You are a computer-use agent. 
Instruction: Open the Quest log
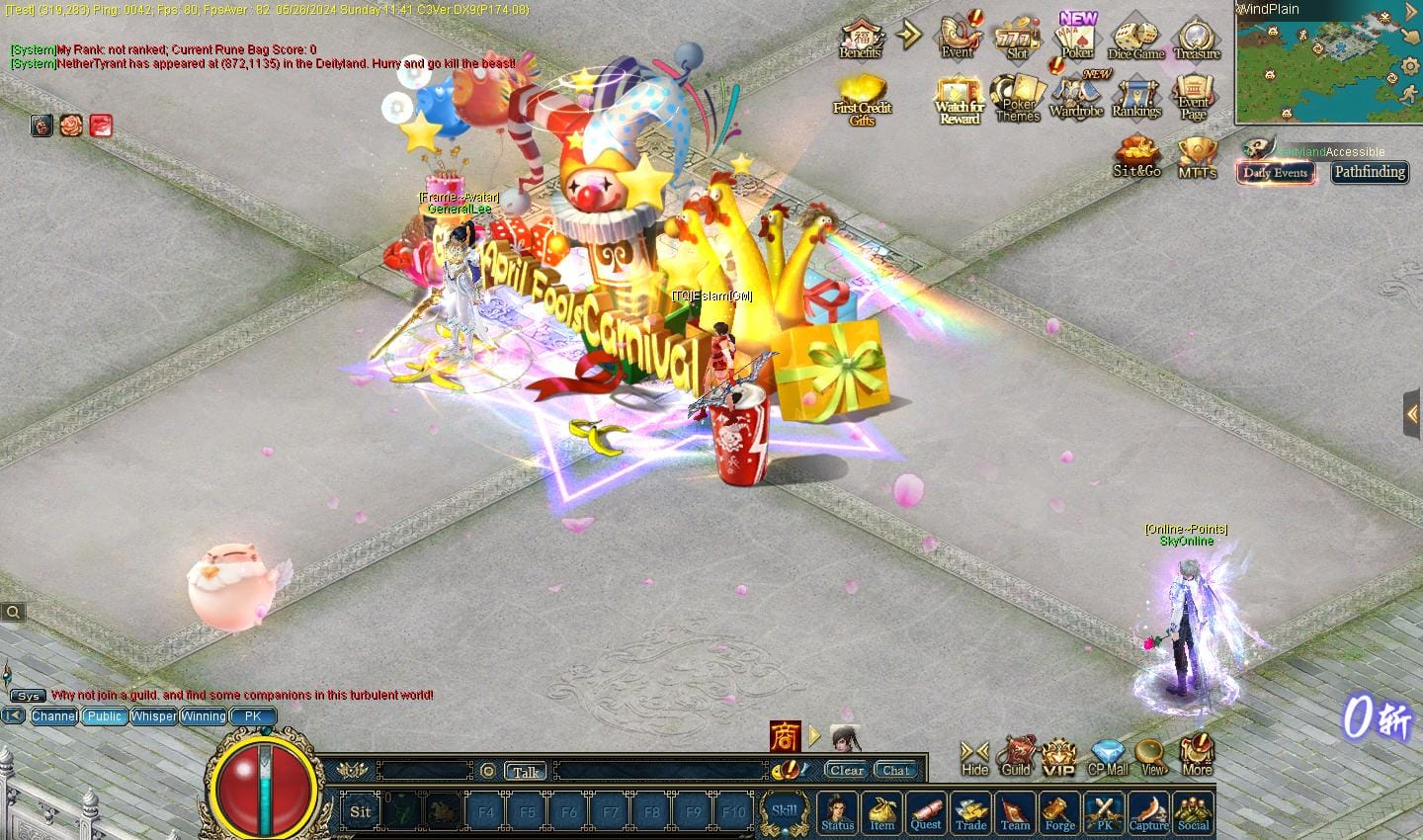pyautogui.click(x=926, y=812)
